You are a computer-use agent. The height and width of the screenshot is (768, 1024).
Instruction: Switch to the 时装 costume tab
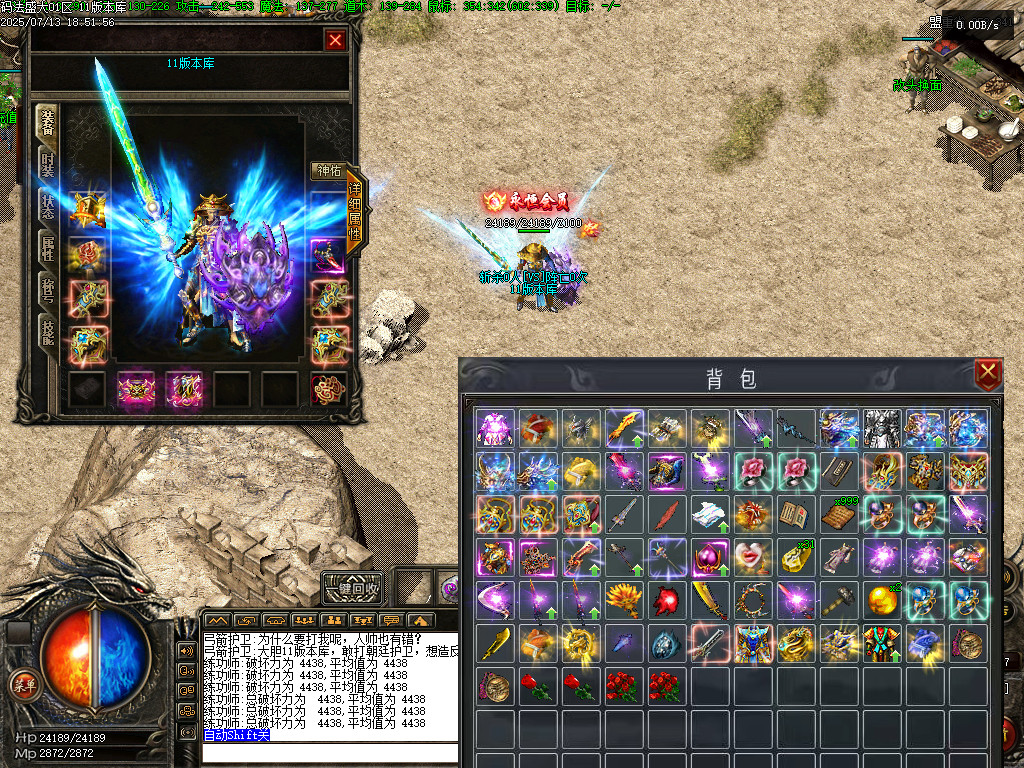47,165
